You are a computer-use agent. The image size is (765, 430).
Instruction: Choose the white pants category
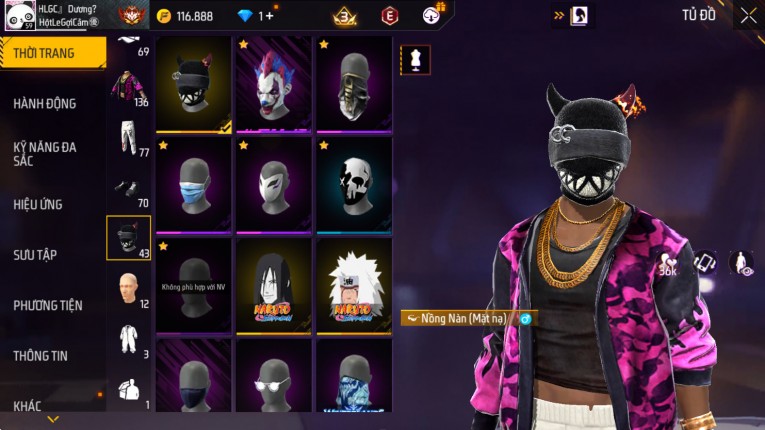(128, 138)
